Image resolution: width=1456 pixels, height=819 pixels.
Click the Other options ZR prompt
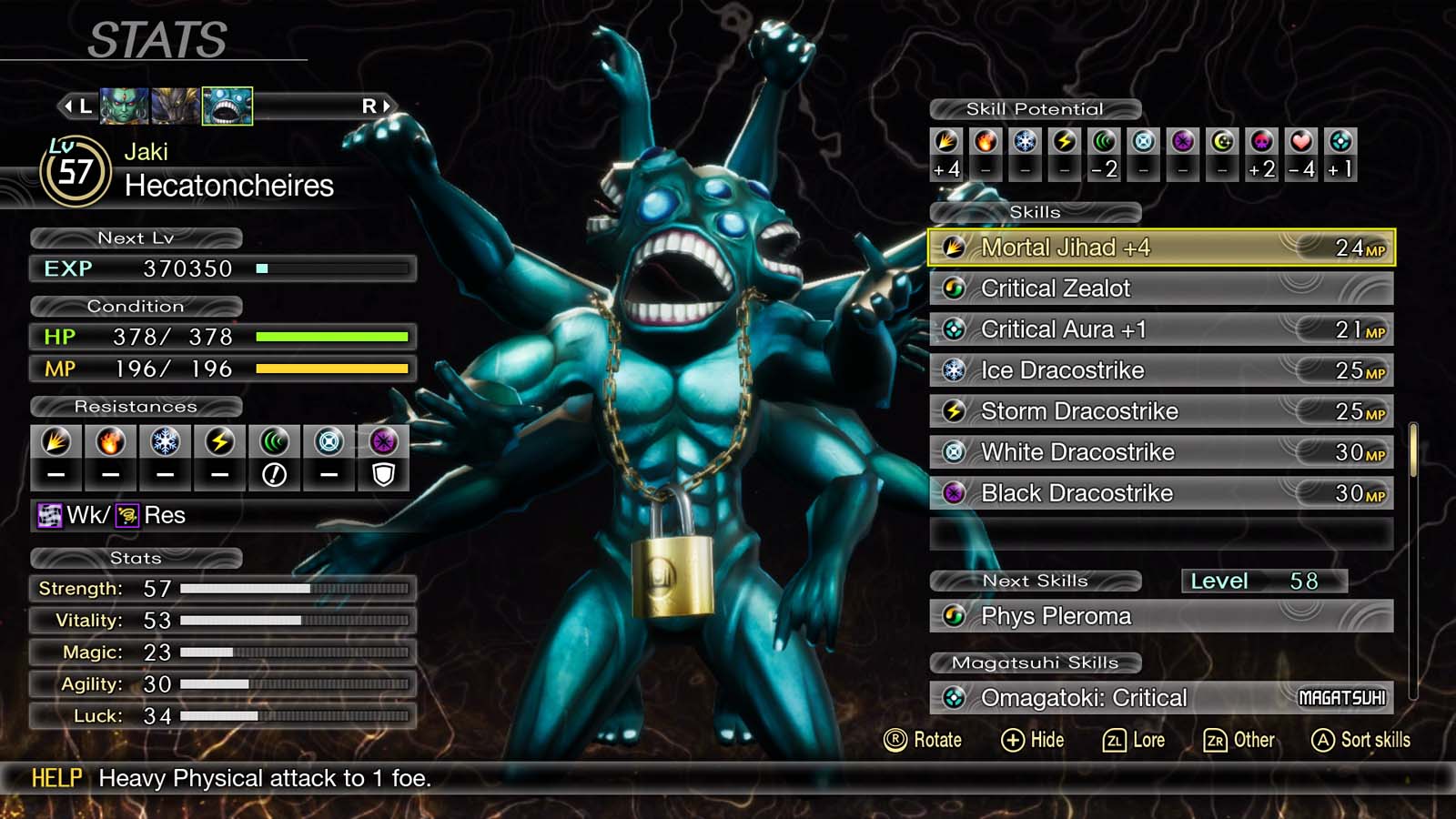pyautogui.click(x=1240, y=740)
